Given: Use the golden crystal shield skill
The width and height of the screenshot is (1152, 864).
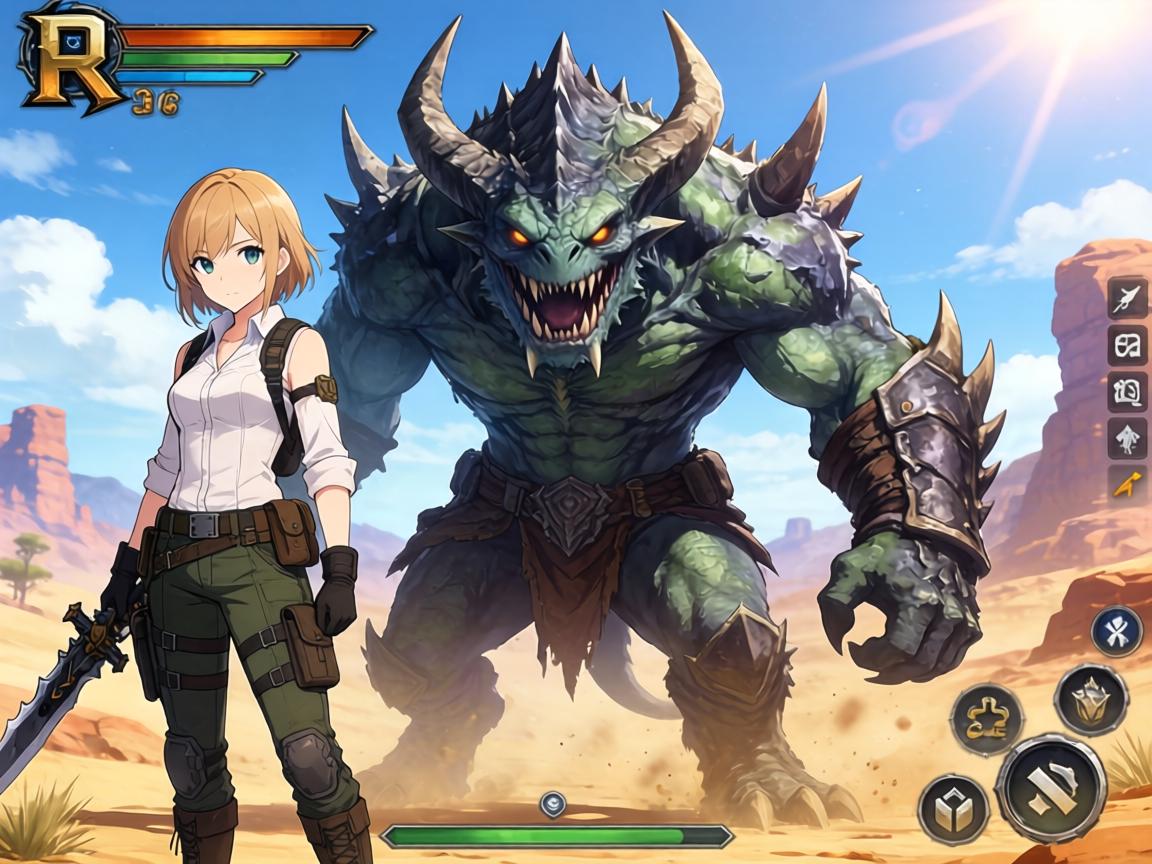Looking at the screenshot, I should (x=1091, y=699).
